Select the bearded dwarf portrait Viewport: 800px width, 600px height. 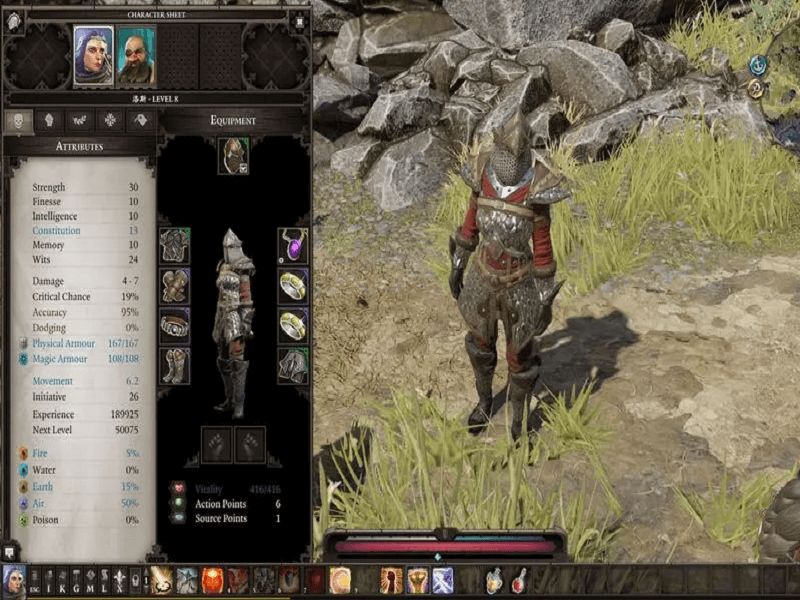click(x=136, y=55)
